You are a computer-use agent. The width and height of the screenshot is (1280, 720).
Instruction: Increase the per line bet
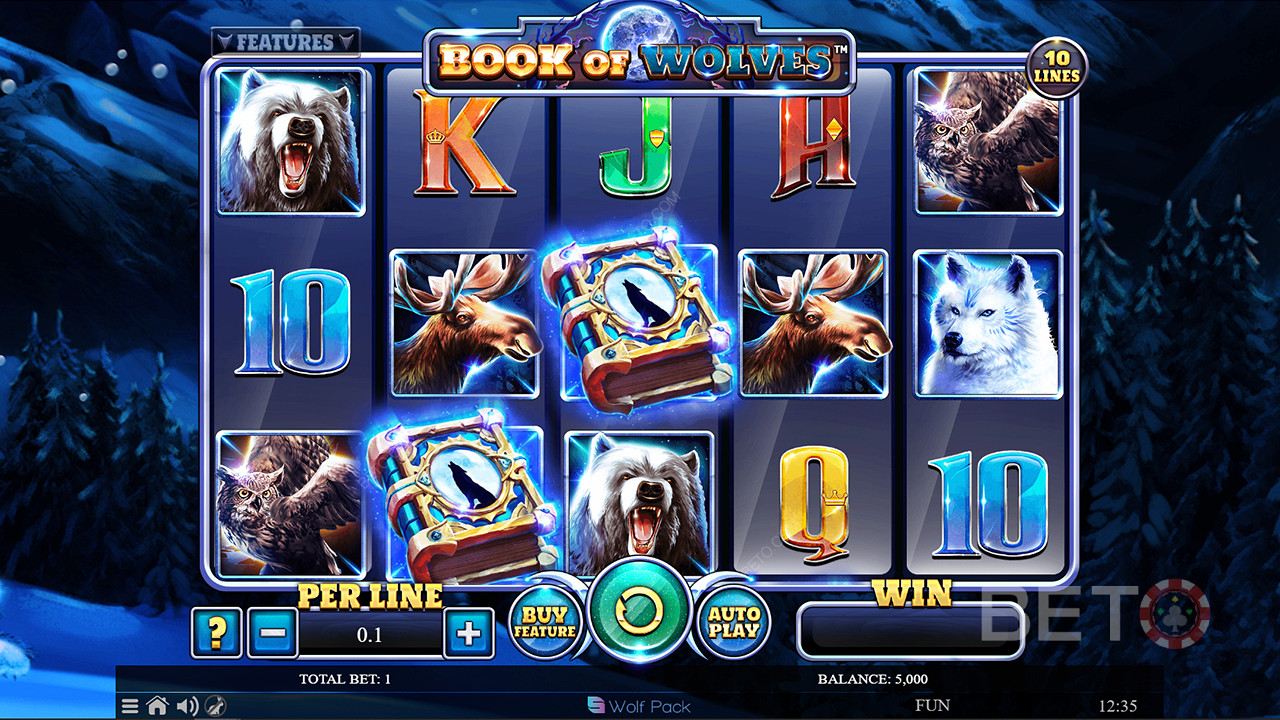pyautogui.click(x=469, y=633)
